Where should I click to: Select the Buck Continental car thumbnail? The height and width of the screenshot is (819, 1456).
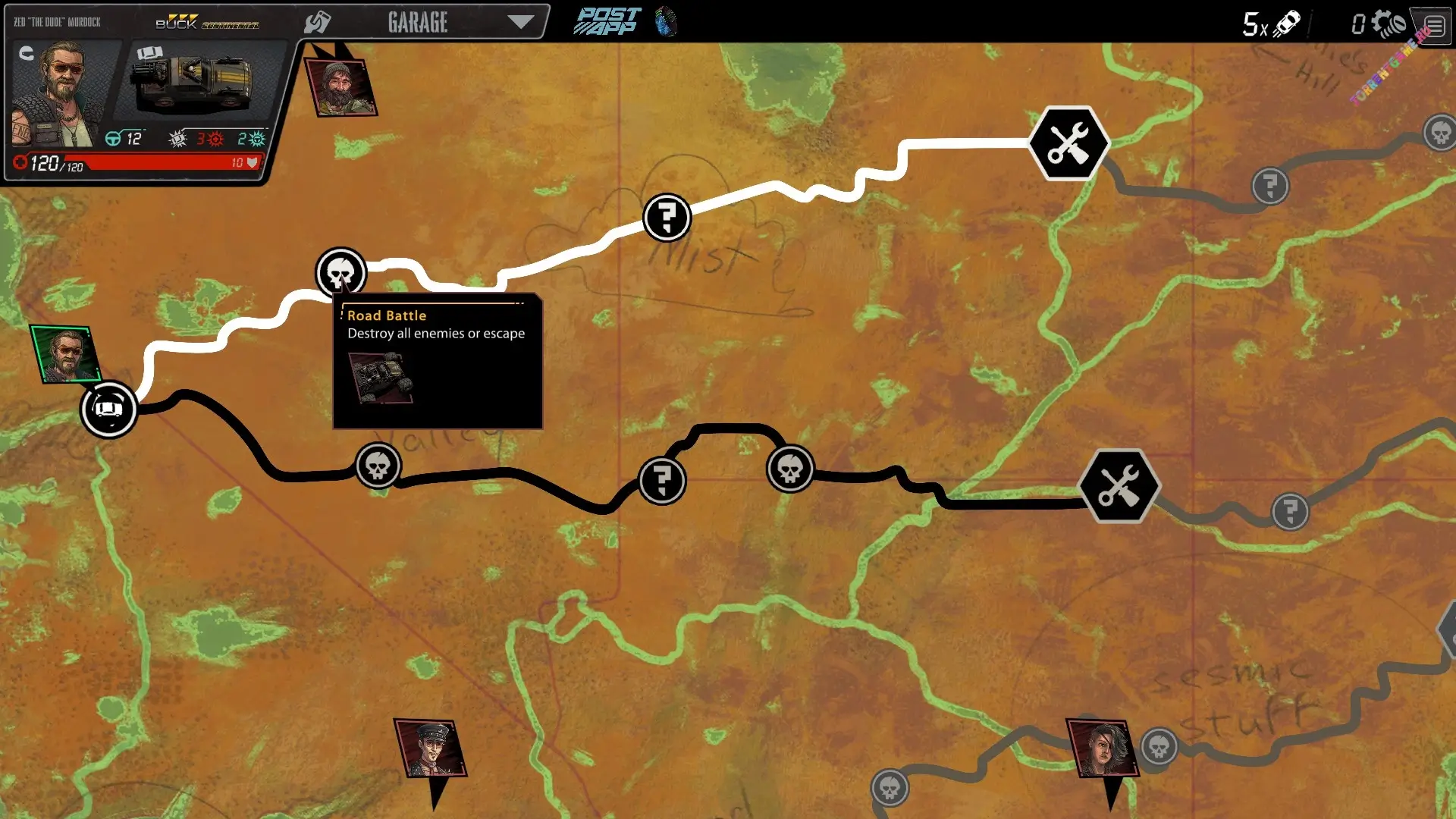coord(193,82)
